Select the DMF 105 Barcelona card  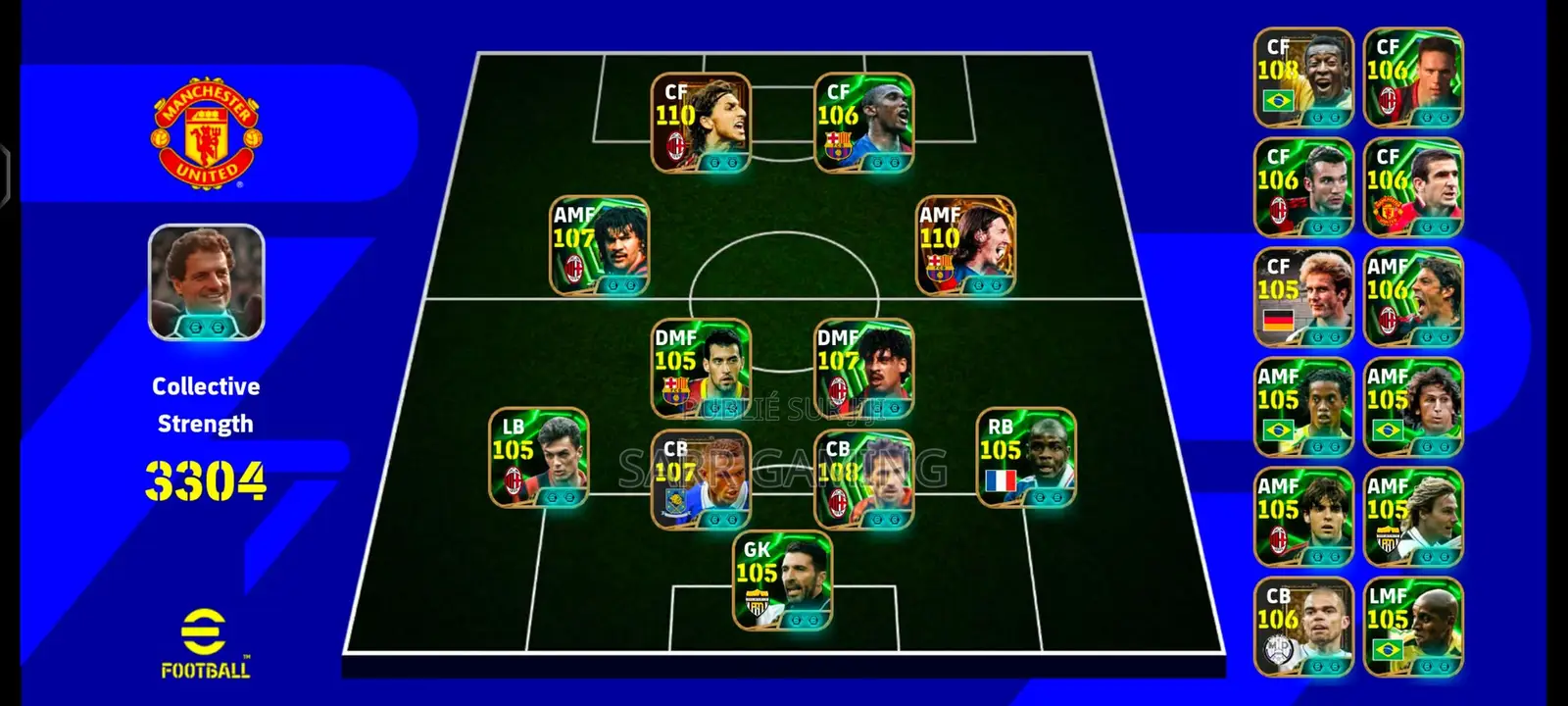click(701, 369)
